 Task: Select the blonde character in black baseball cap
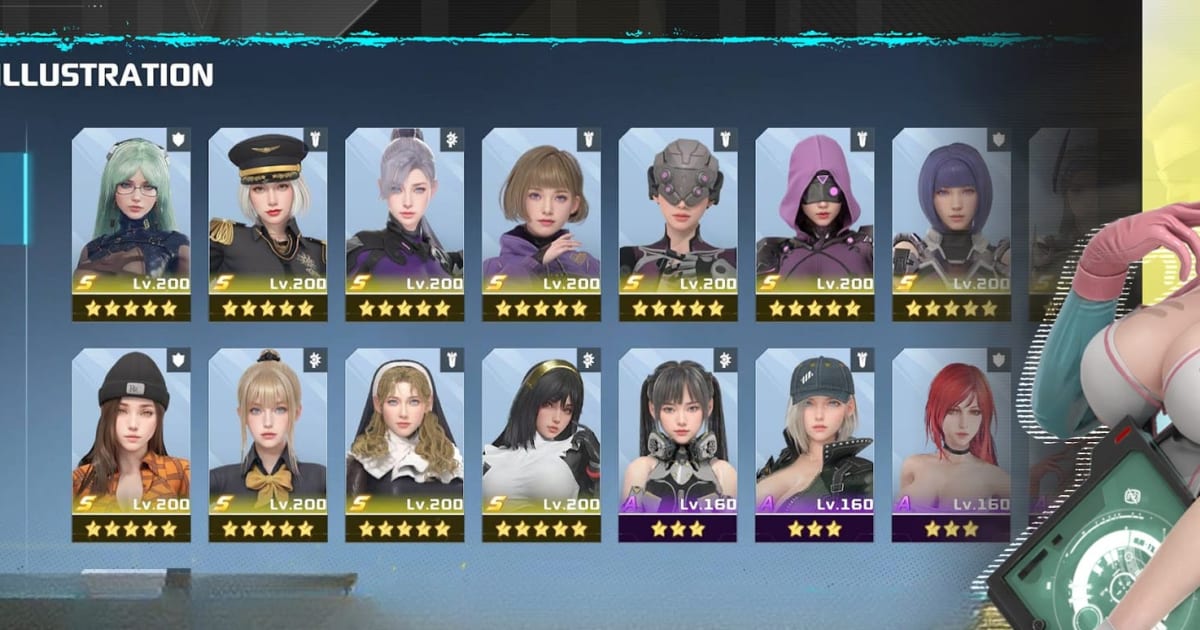pyautogui.click(x=814, y=443)
